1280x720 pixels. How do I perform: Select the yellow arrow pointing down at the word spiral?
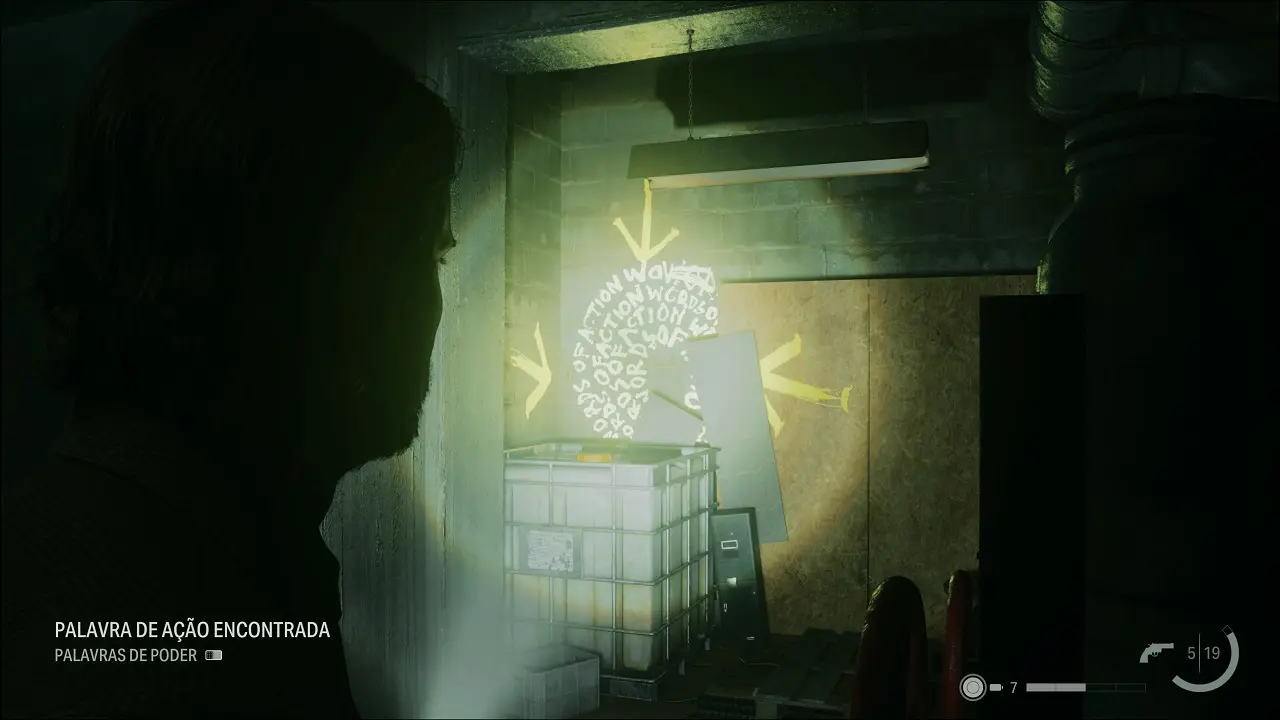pyautogui.click(x=645, y=235)
